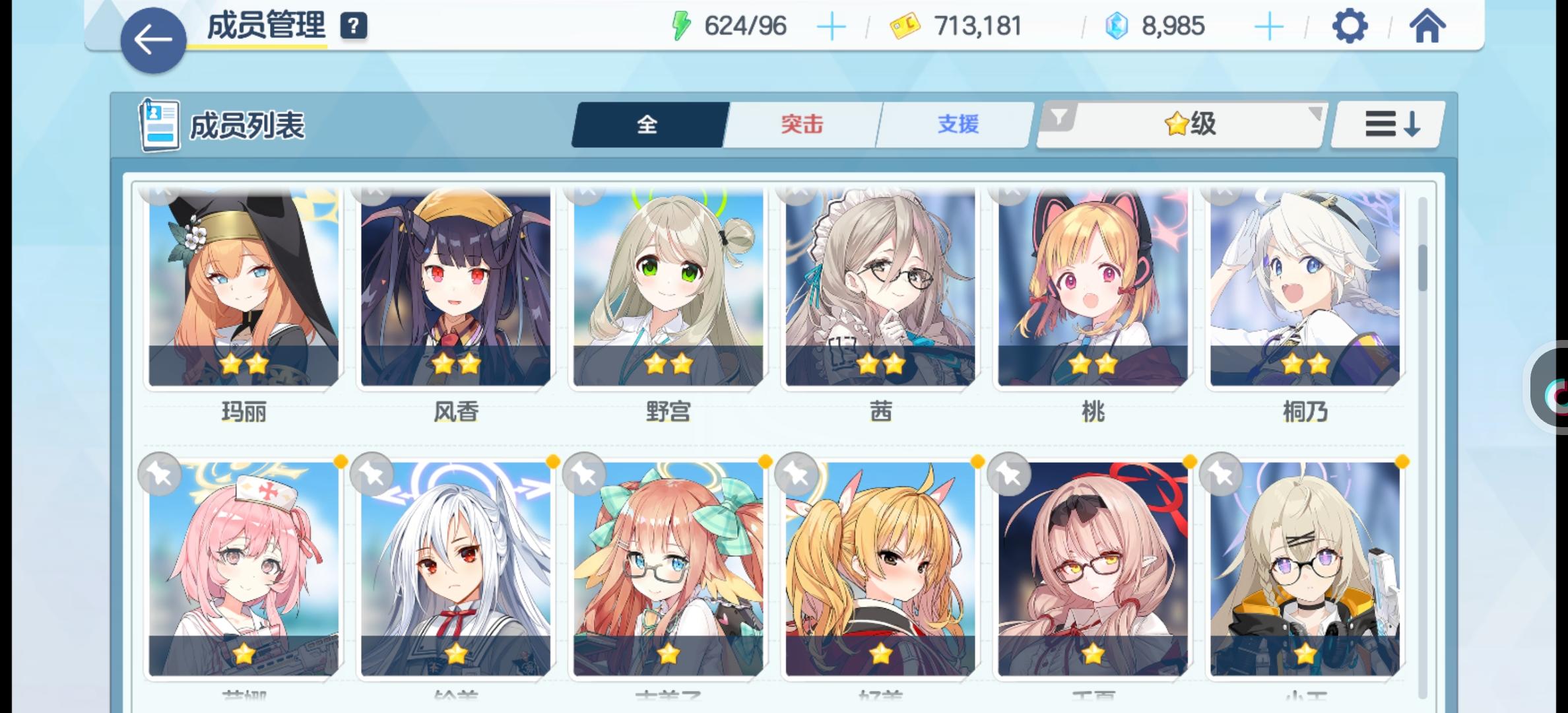Click the 全 tab to show all members

coord(647,124)
